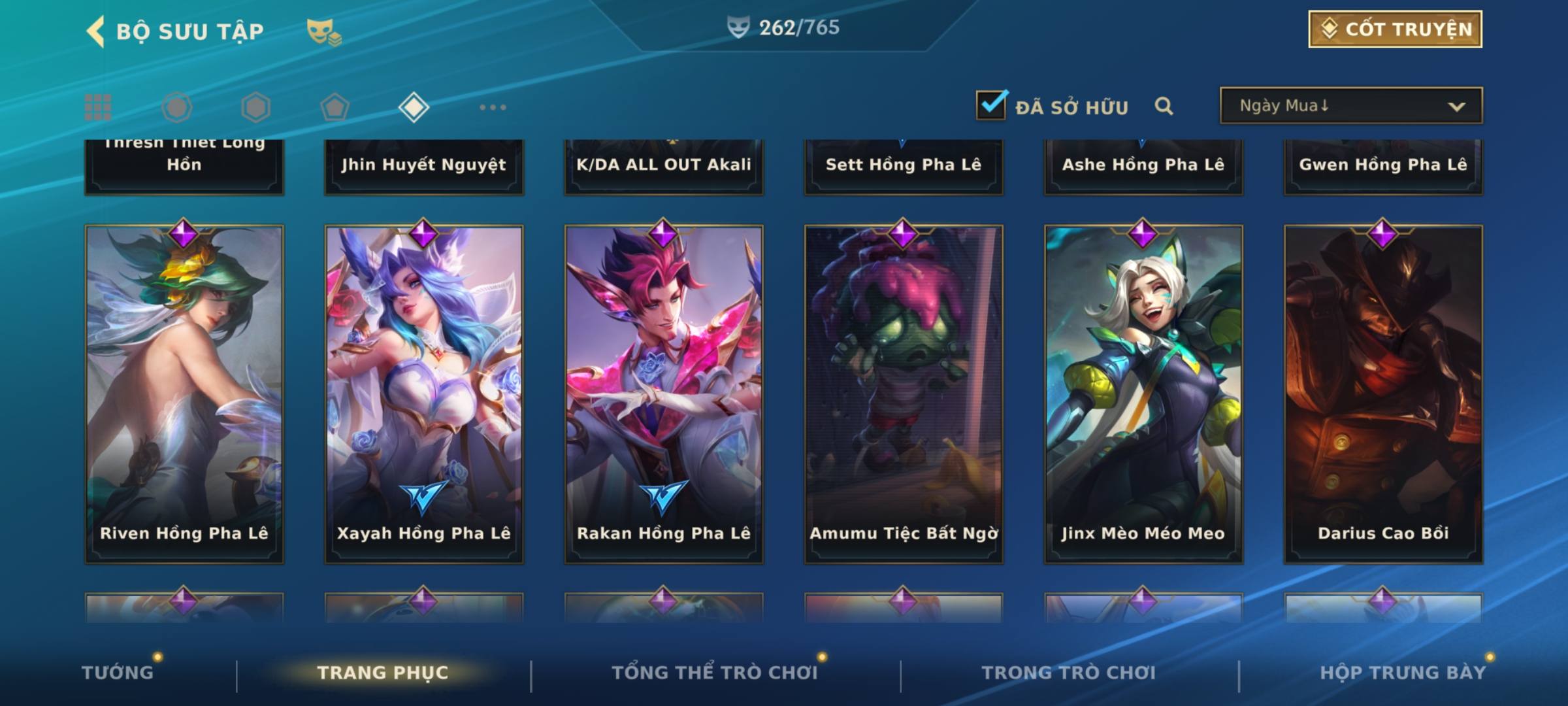
Task: Open the Trong Trò Chơi tab
Action: [1069, 672]
